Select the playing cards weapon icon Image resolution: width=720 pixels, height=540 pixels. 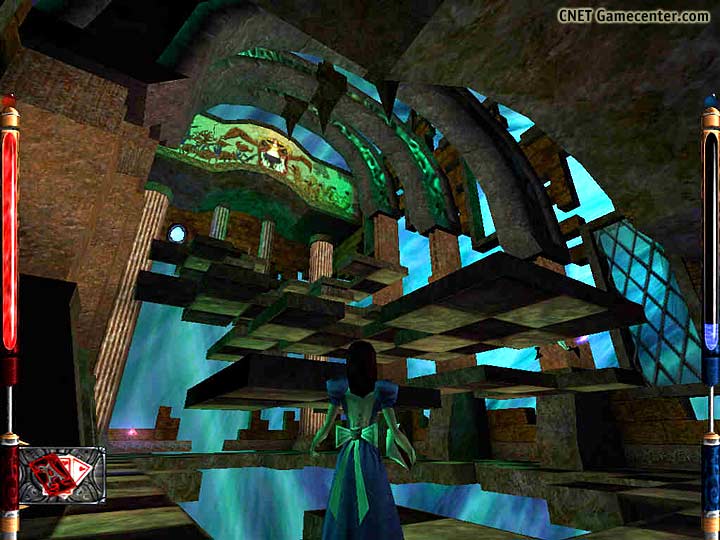point(62,474)
